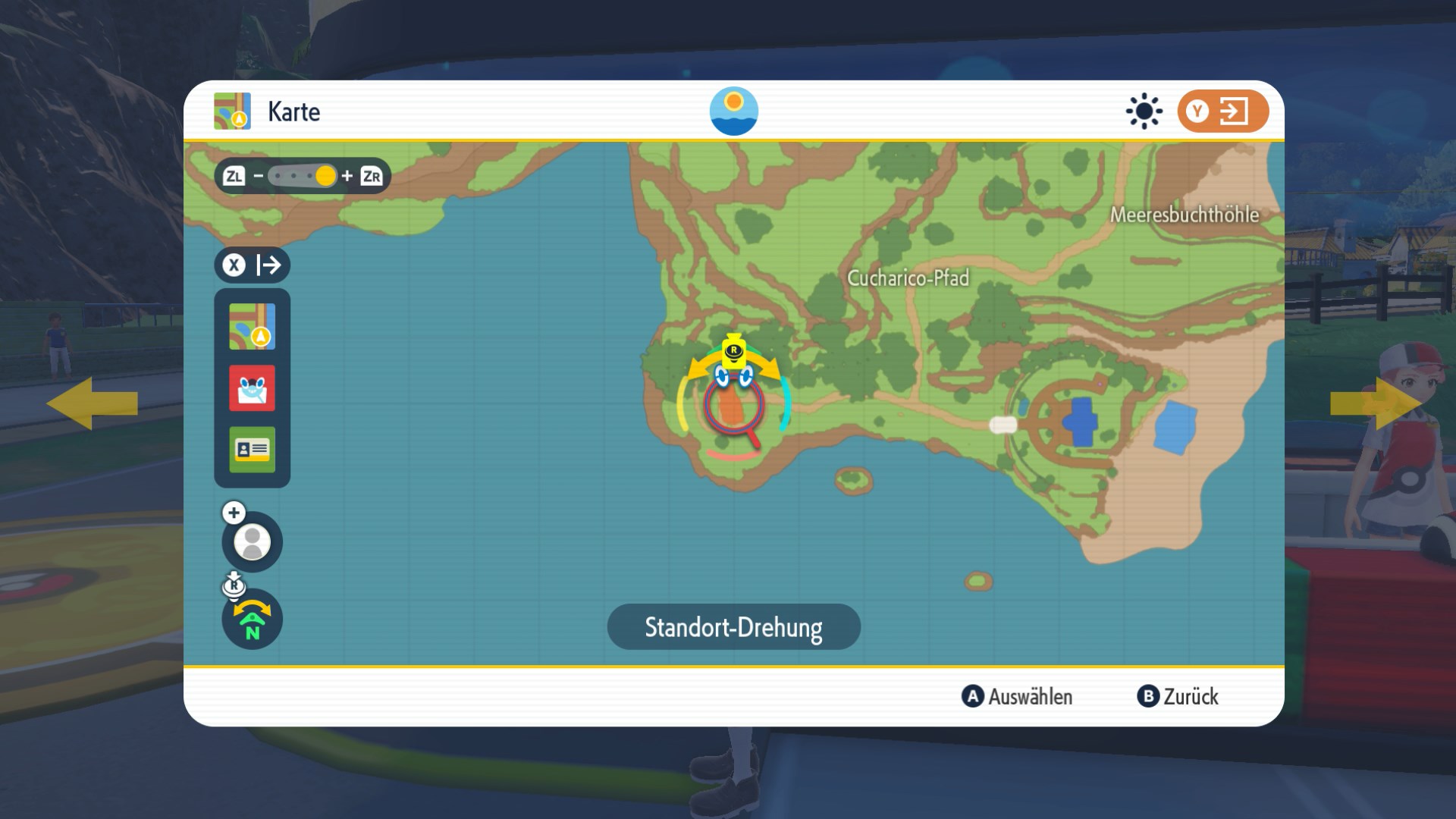Toggle the north-lock map rotation button

252,620
